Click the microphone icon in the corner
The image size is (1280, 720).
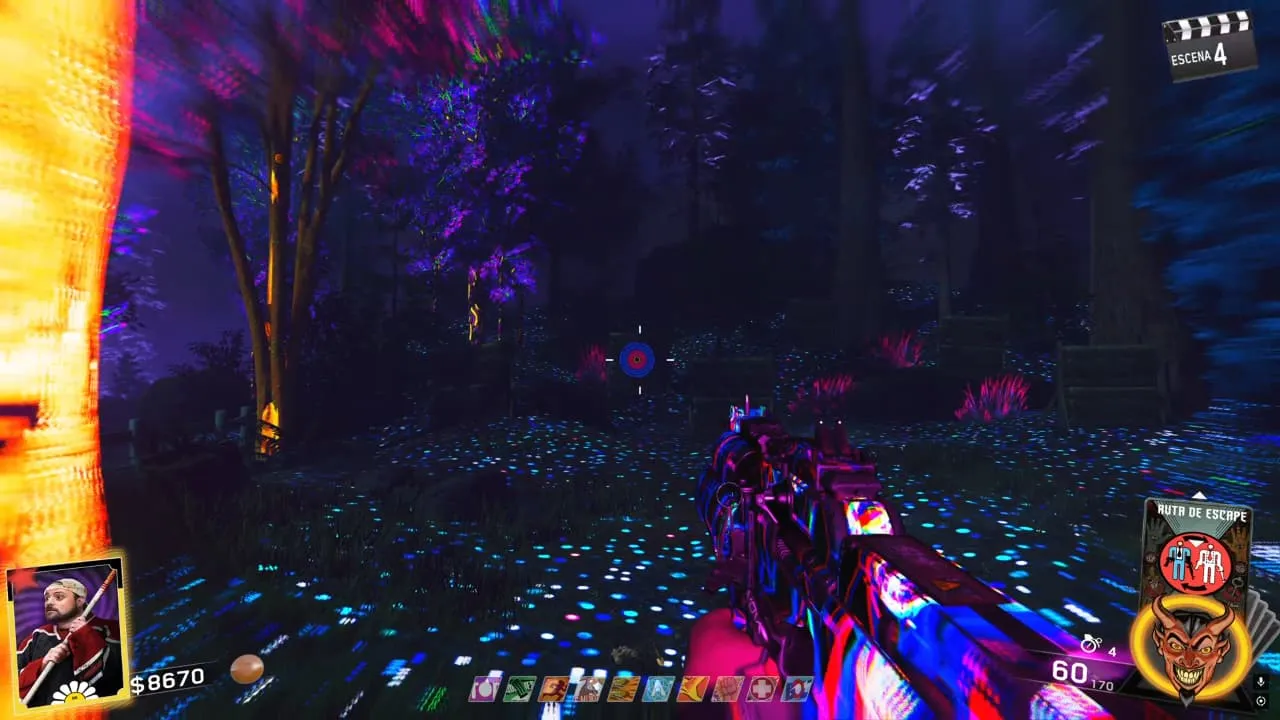coord(1261,682)
